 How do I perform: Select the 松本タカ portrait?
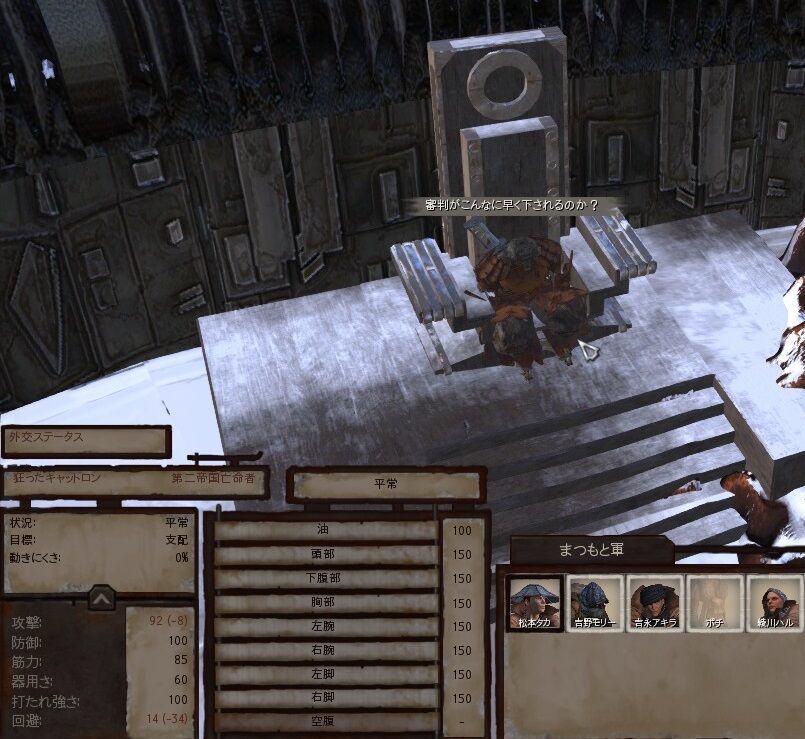tap(533, 603)
